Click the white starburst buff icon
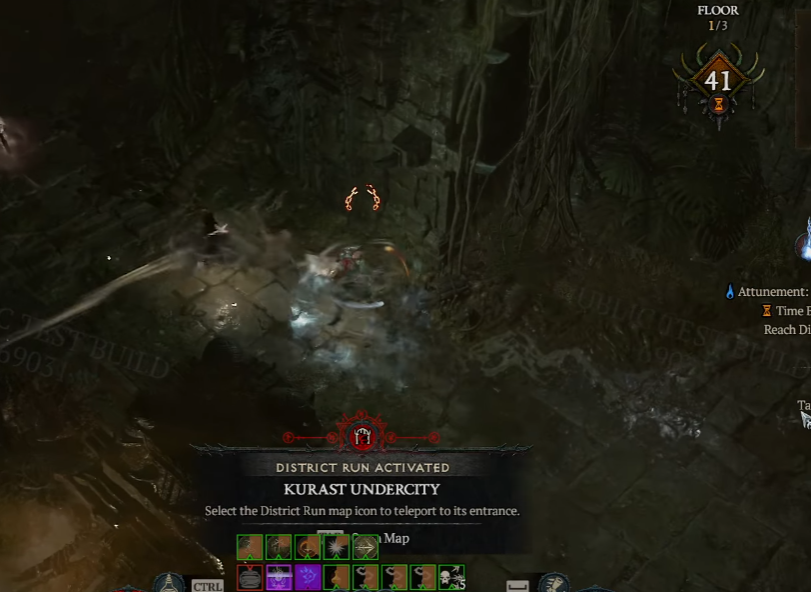Image resolution: width=811 pixels, height=592 pixels. (x=337, y=547)
